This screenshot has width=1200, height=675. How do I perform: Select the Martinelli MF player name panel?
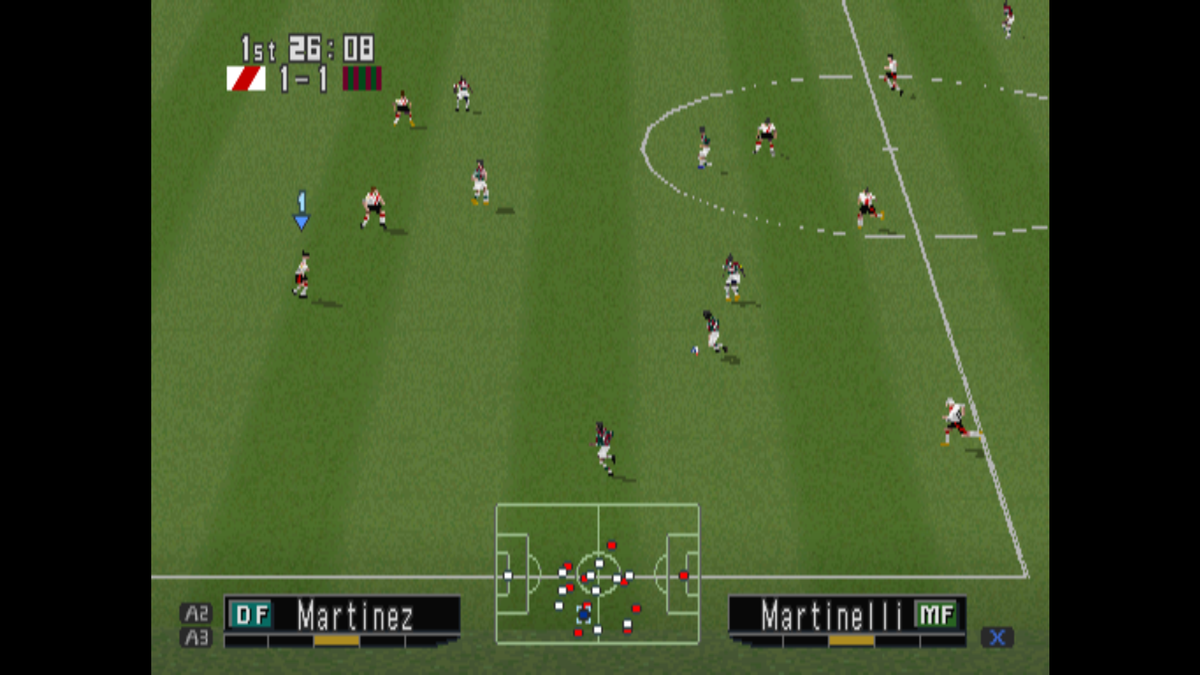click(847, 614)
